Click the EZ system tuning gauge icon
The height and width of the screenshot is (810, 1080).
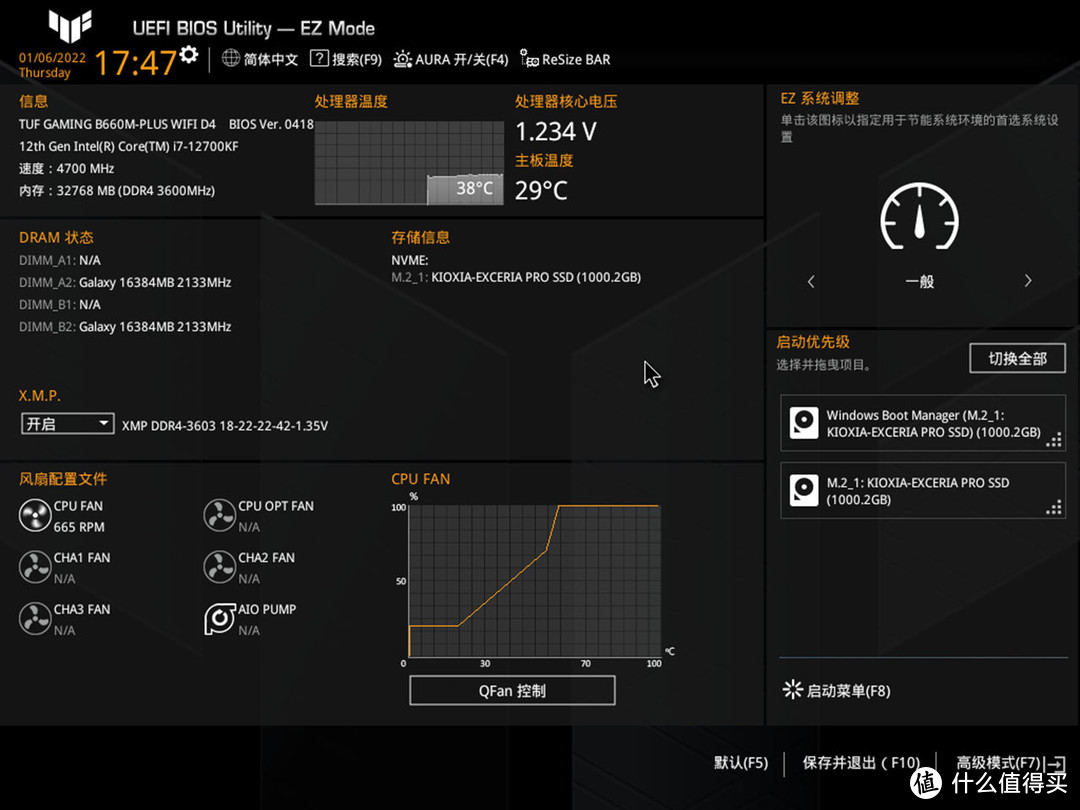point(919,217)
